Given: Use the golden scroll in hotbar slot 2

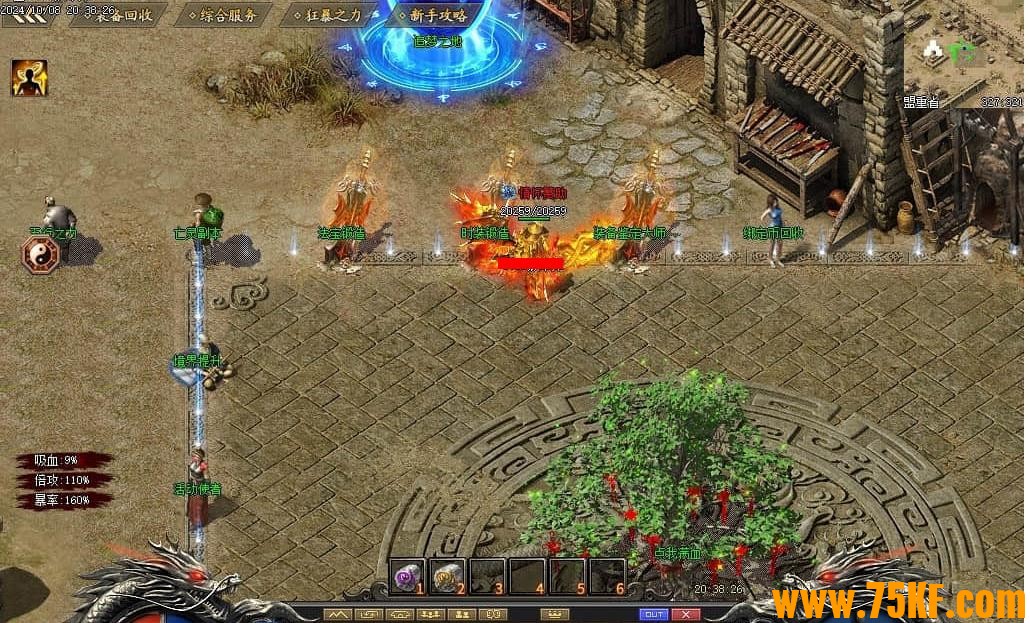Looking at the screenshot, I should coord(447,576).
